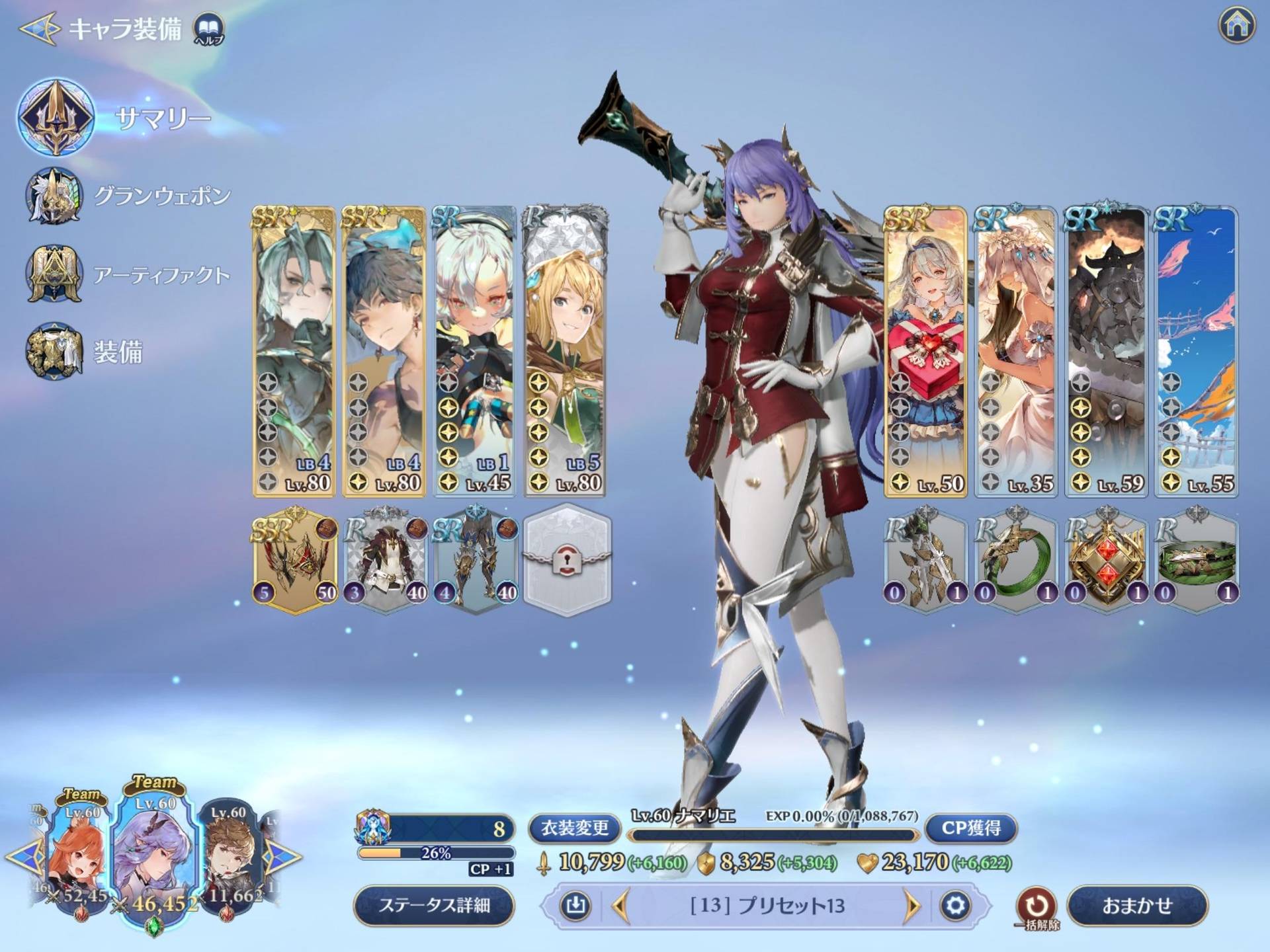Return to the home screen
1270x952 pixels.
point(1236,25)
